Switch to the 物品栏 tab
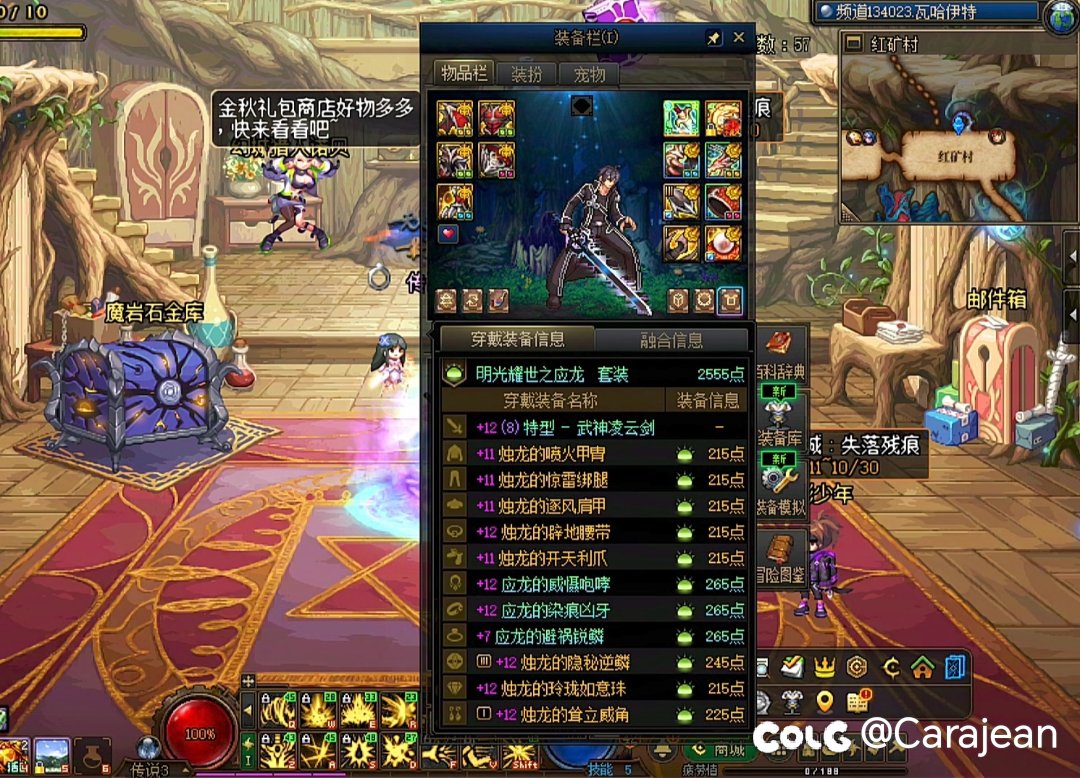Viewport: 1080px width, 778px height. coord(465,74)
